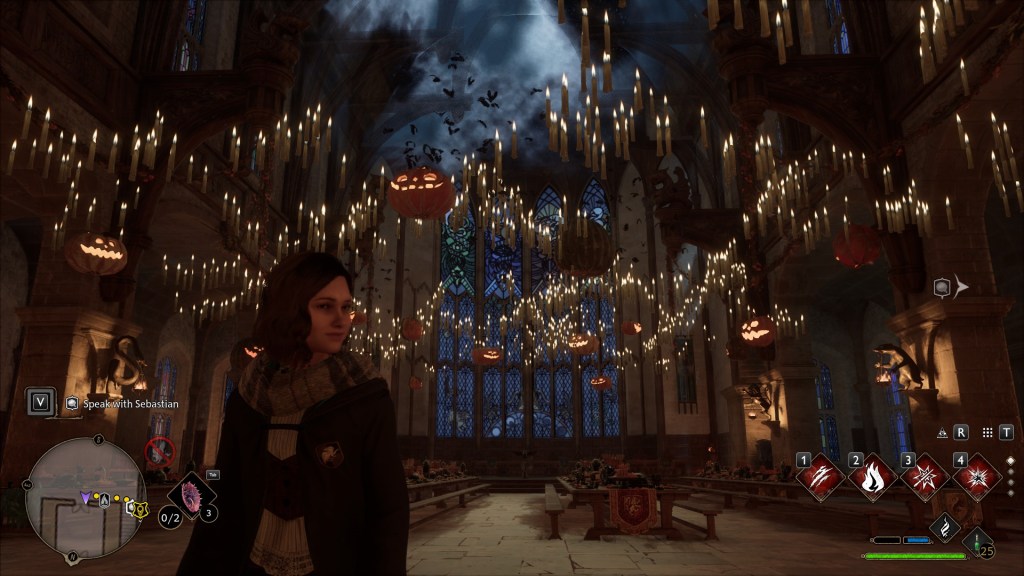Select the Expelliarmus burst spell in slot 3

click(x=925, y=477)
